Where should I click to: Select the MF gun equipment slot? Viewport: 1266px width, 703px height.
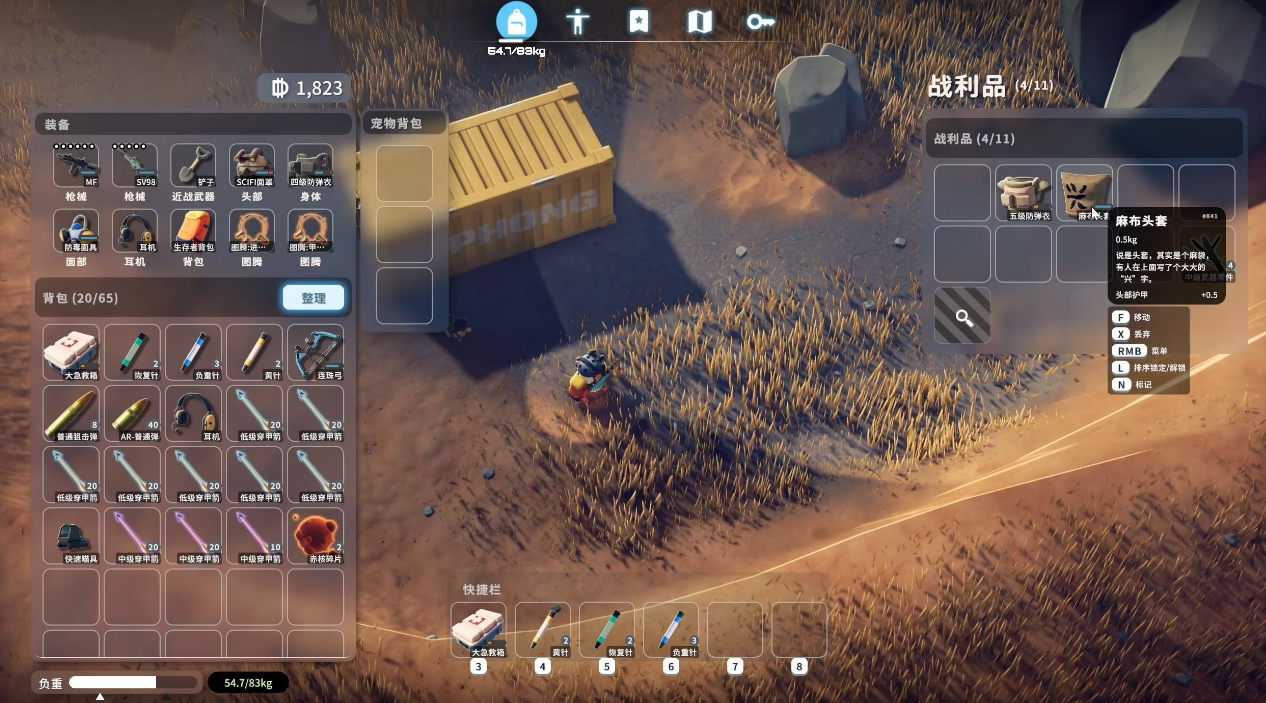click(x=76, y=166)
